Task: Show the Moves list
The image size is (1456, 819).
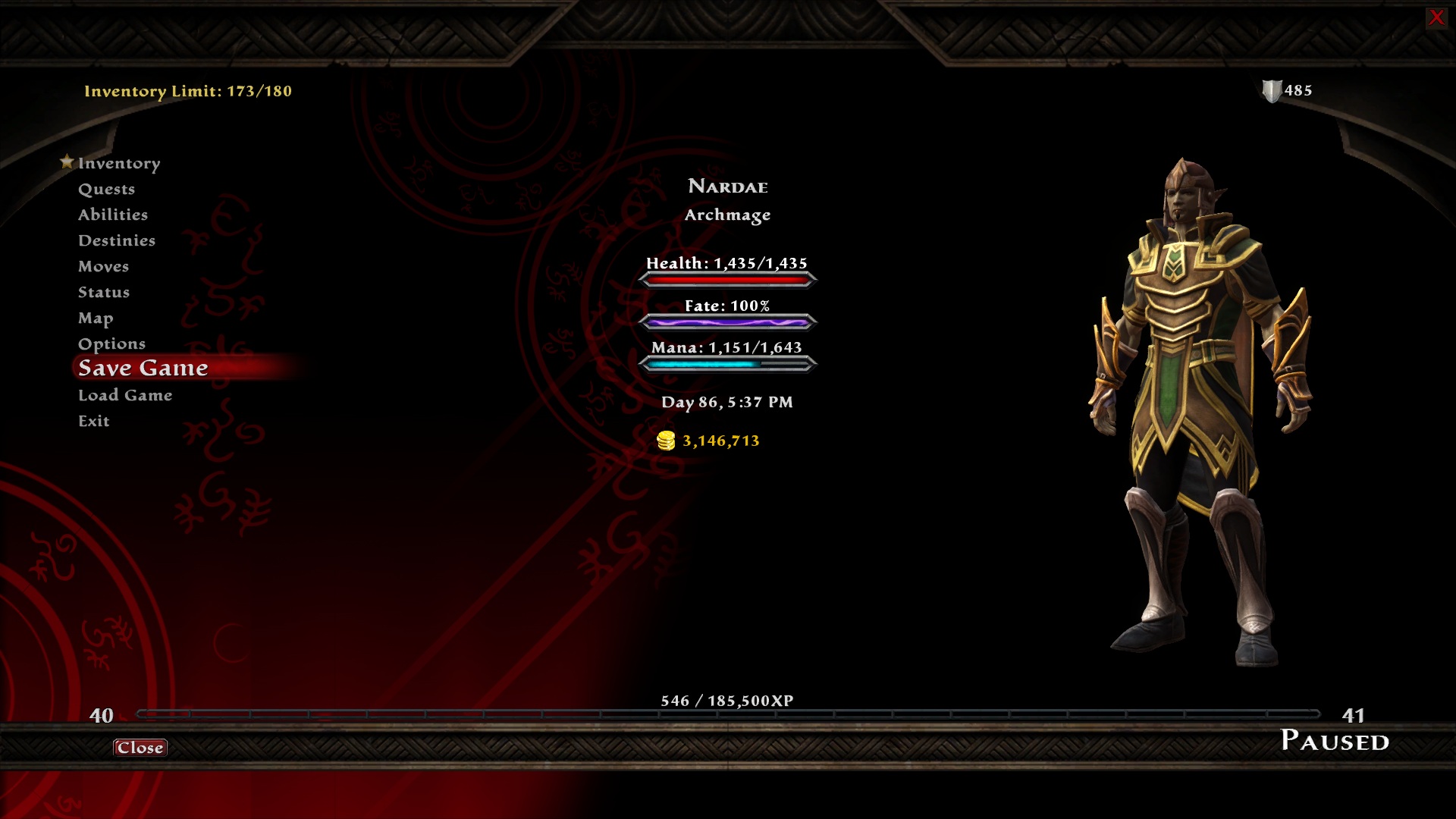Action: click(x=103, y=266)
